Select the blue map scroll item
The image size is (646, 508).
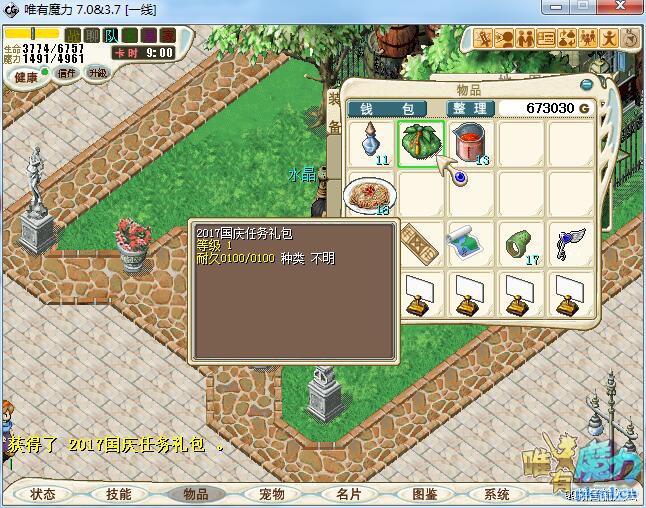pyautogui.click(x=469, y=243)
